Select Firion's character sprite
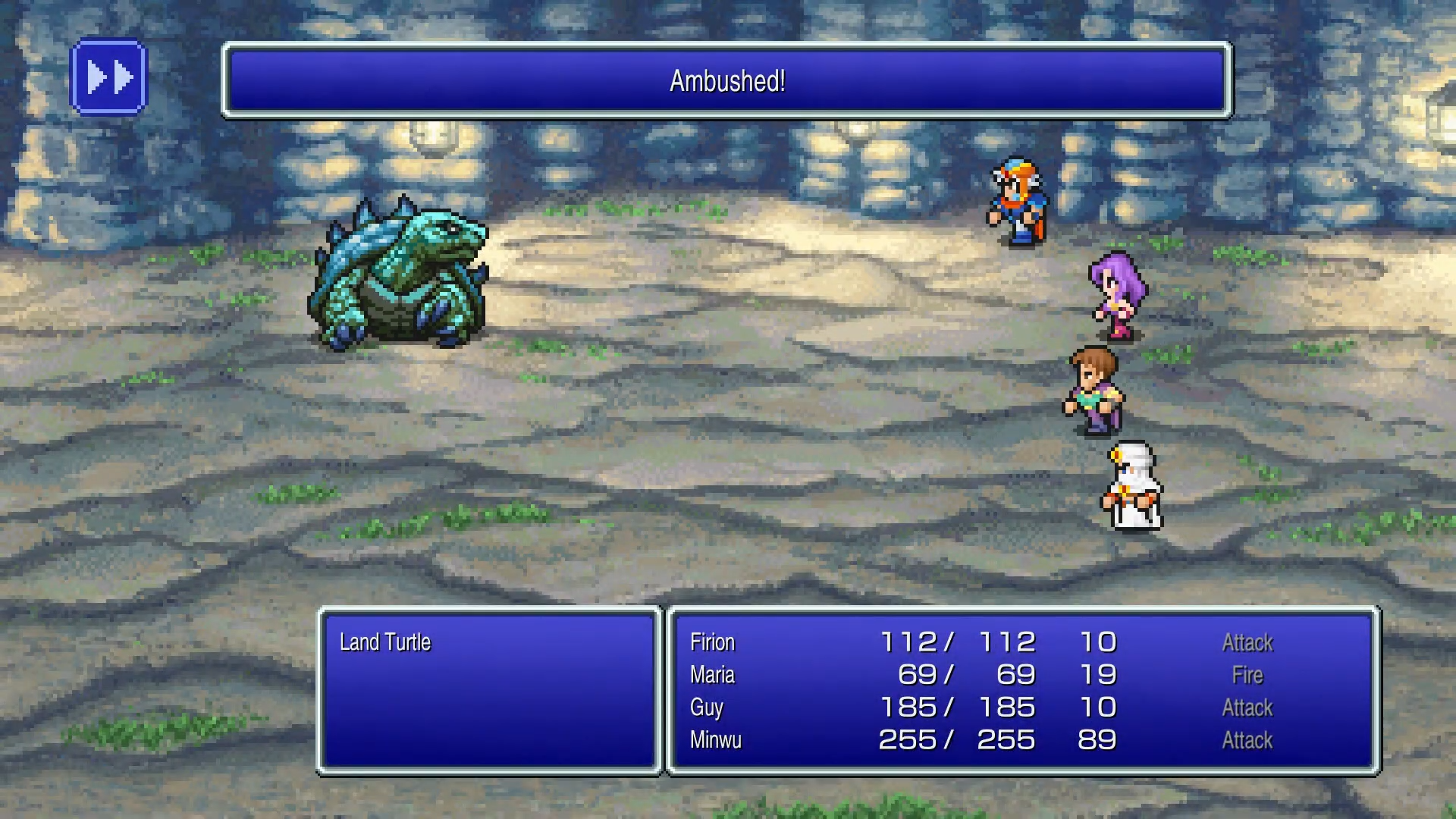The width and height of the screenshot is (1456, 819). [1016, 205]
